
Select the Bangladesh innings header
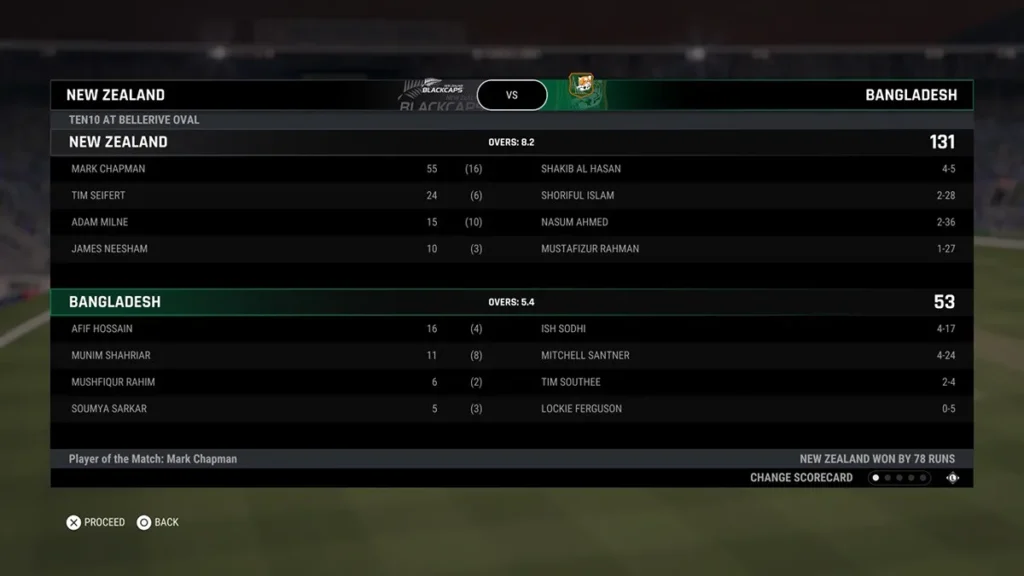click(x=511, y=302)
